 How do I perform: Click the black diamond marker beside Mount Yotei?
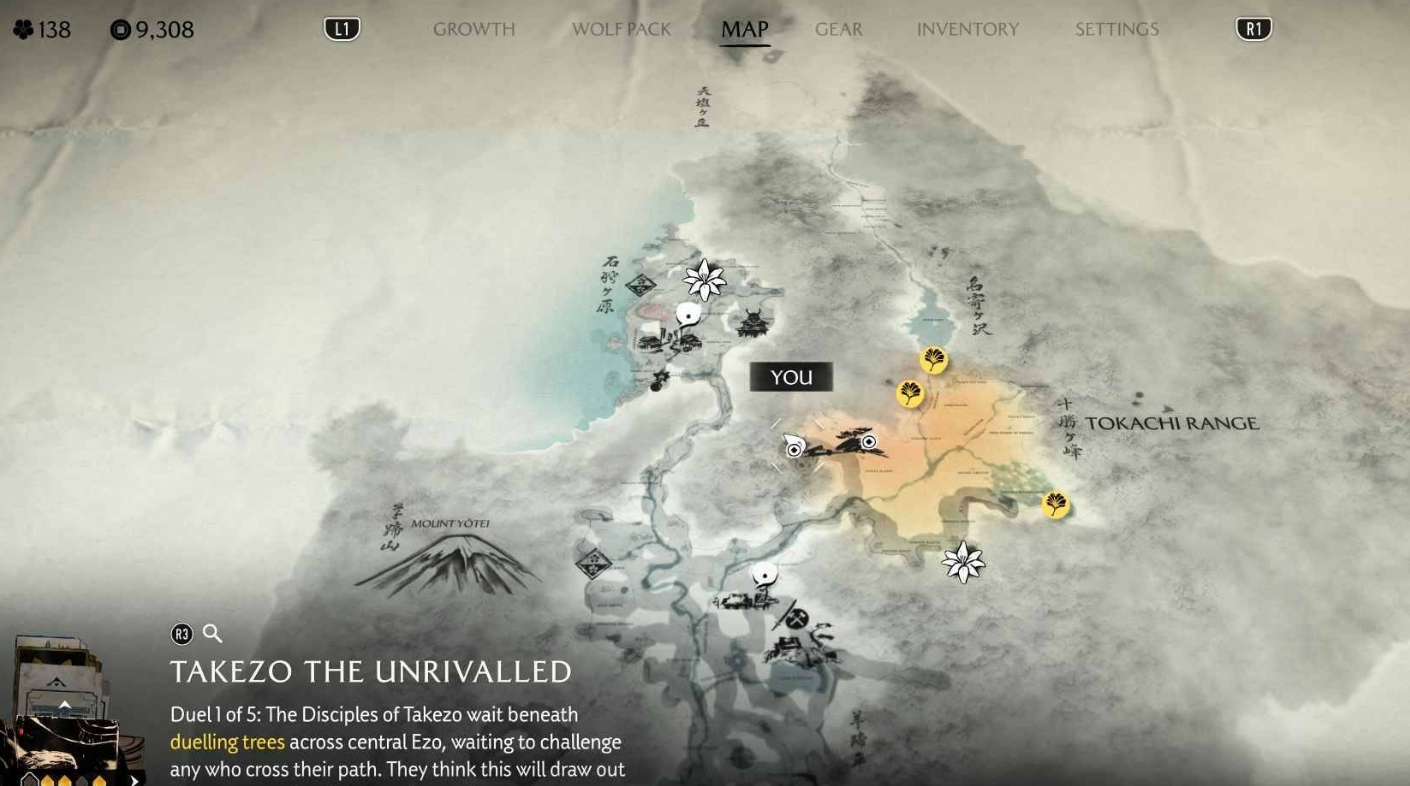pos(594,562)
